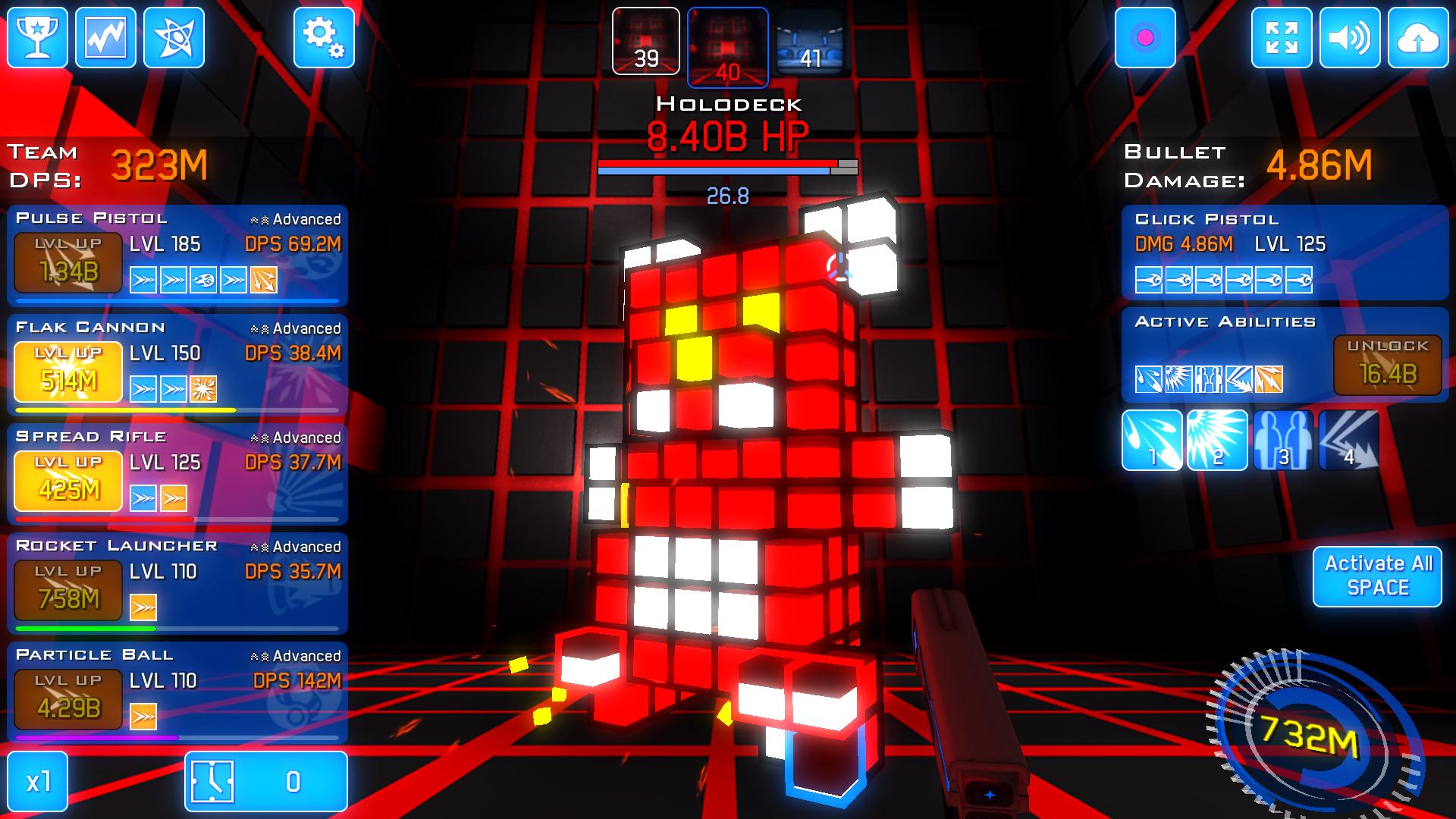Image resolution: width=1456 pixels, height=819 pixels.
Task: Show the statistics graph panel
Action: coord(105,38)
